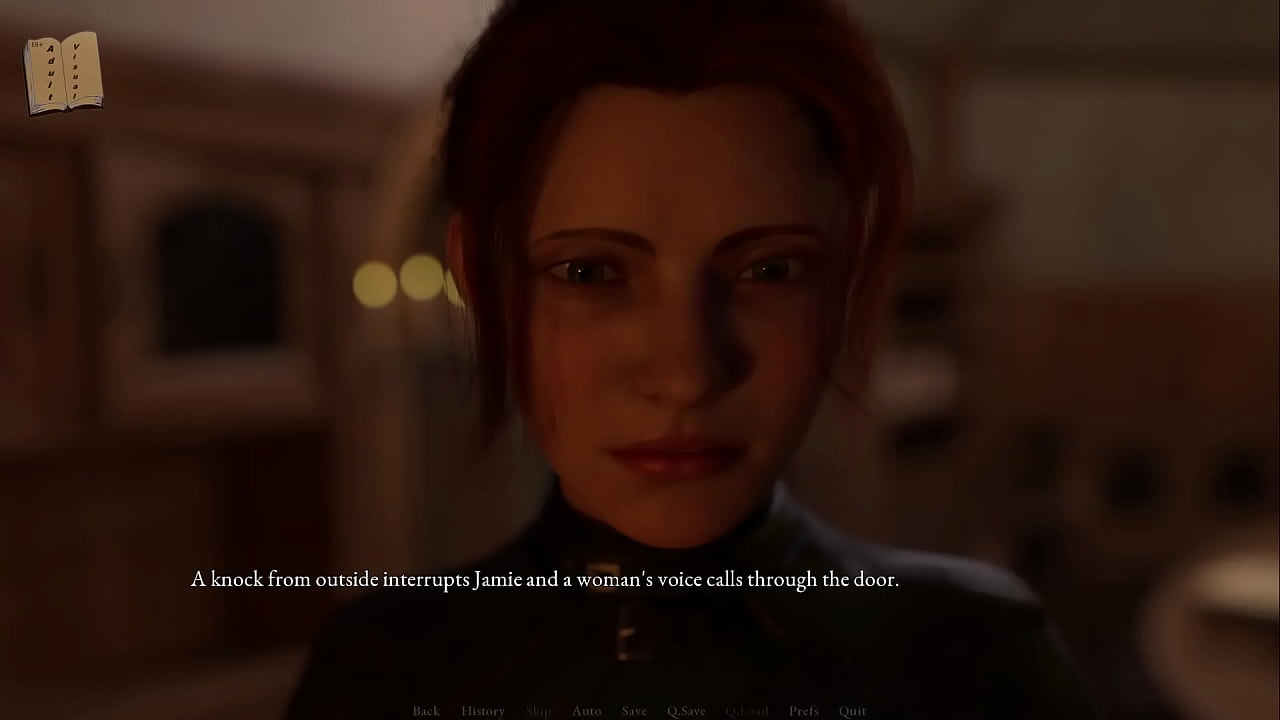
Task: Toggle Auto dialogue advance
Action: (586, 711)
